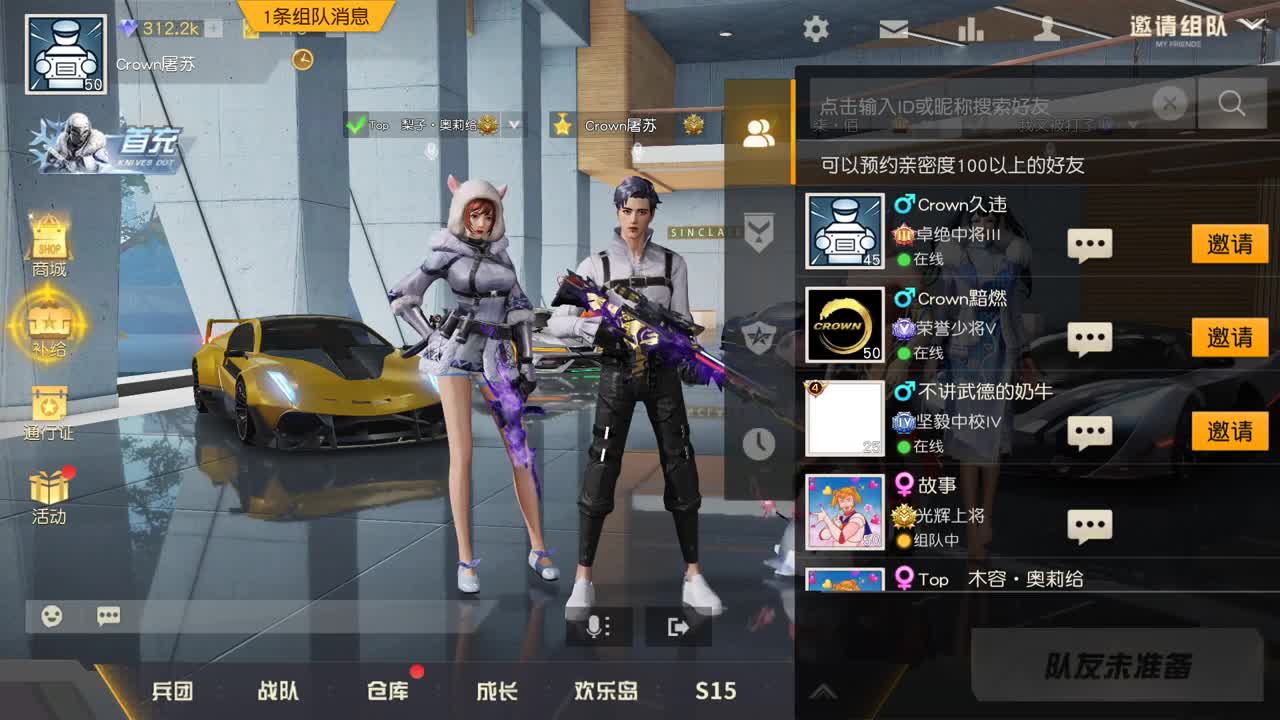
Task: Open the 欢乐岛 tab
Action: coord(604,691)
